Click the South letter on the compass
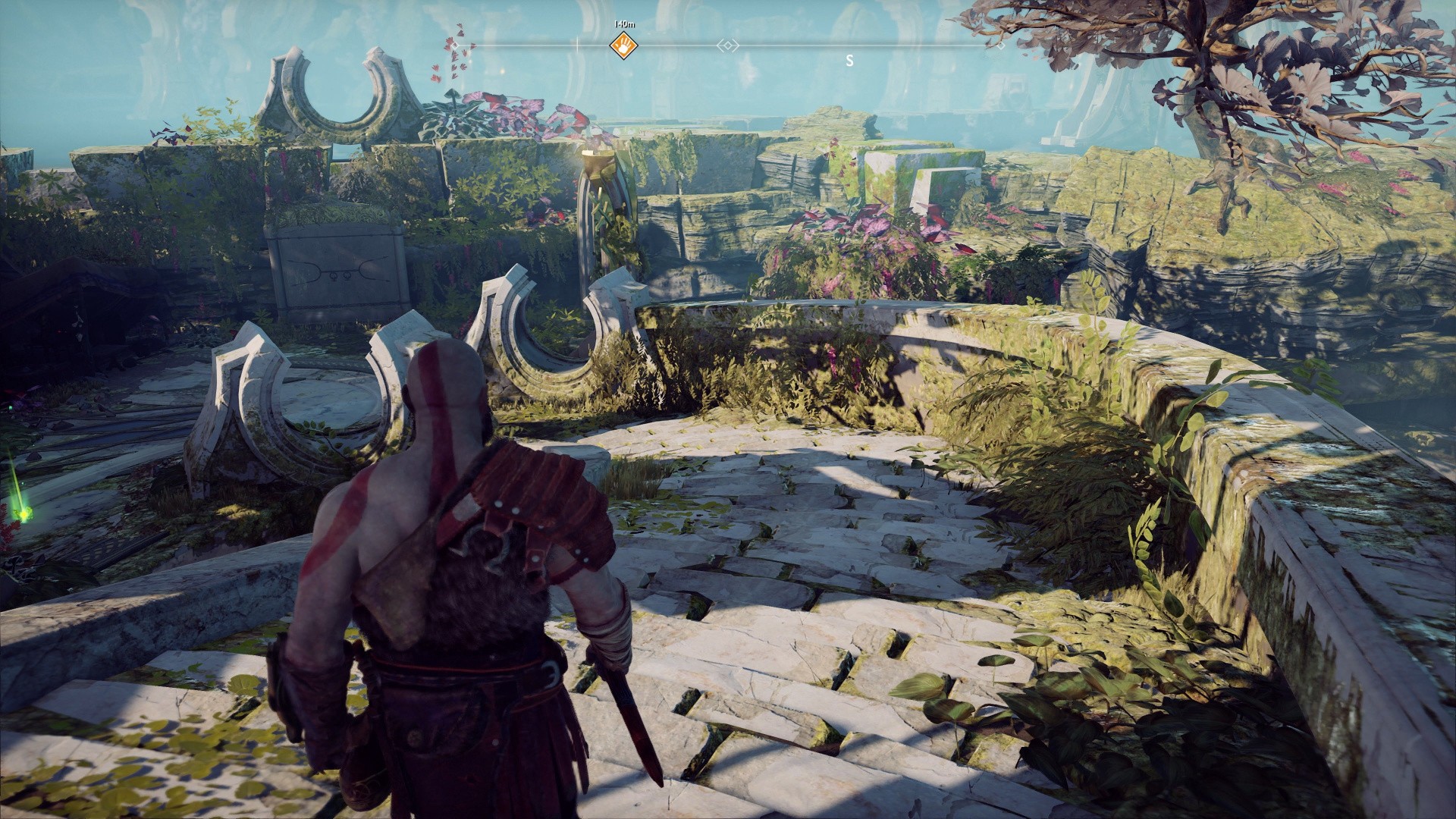 coord(849,61)
